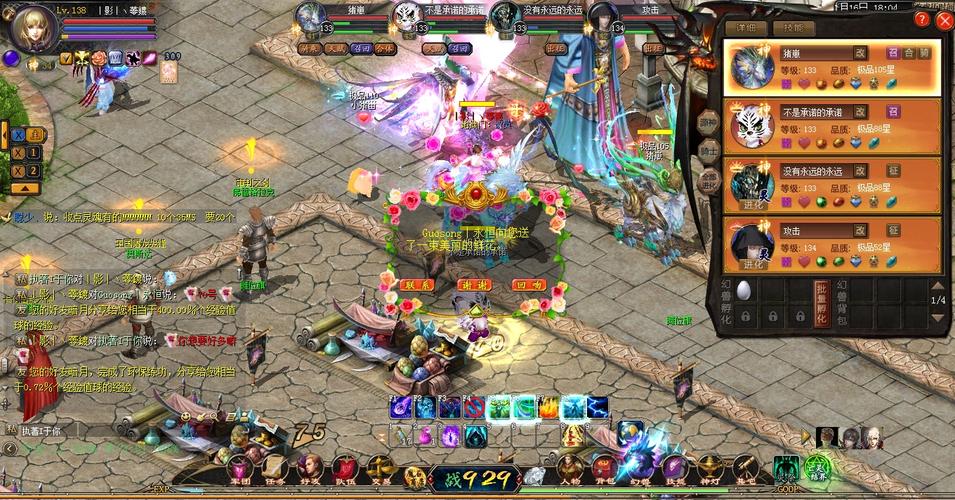Open the pet panel's question mark help
Viewport: 955px width, 500px height.
tap(923, 20)
